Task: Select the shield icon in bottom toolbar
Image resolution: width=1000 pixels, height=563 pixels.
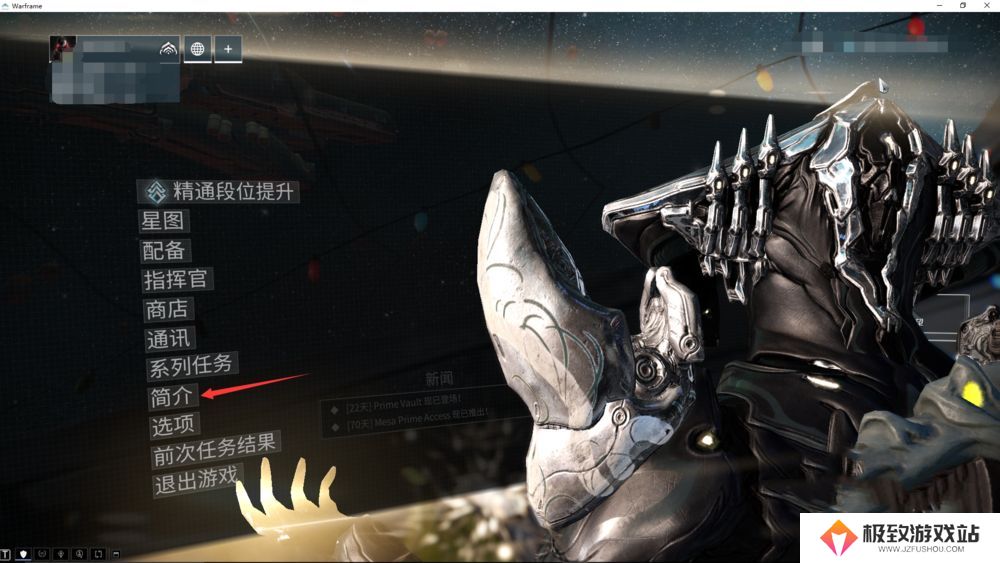Action: click(23, 553)
